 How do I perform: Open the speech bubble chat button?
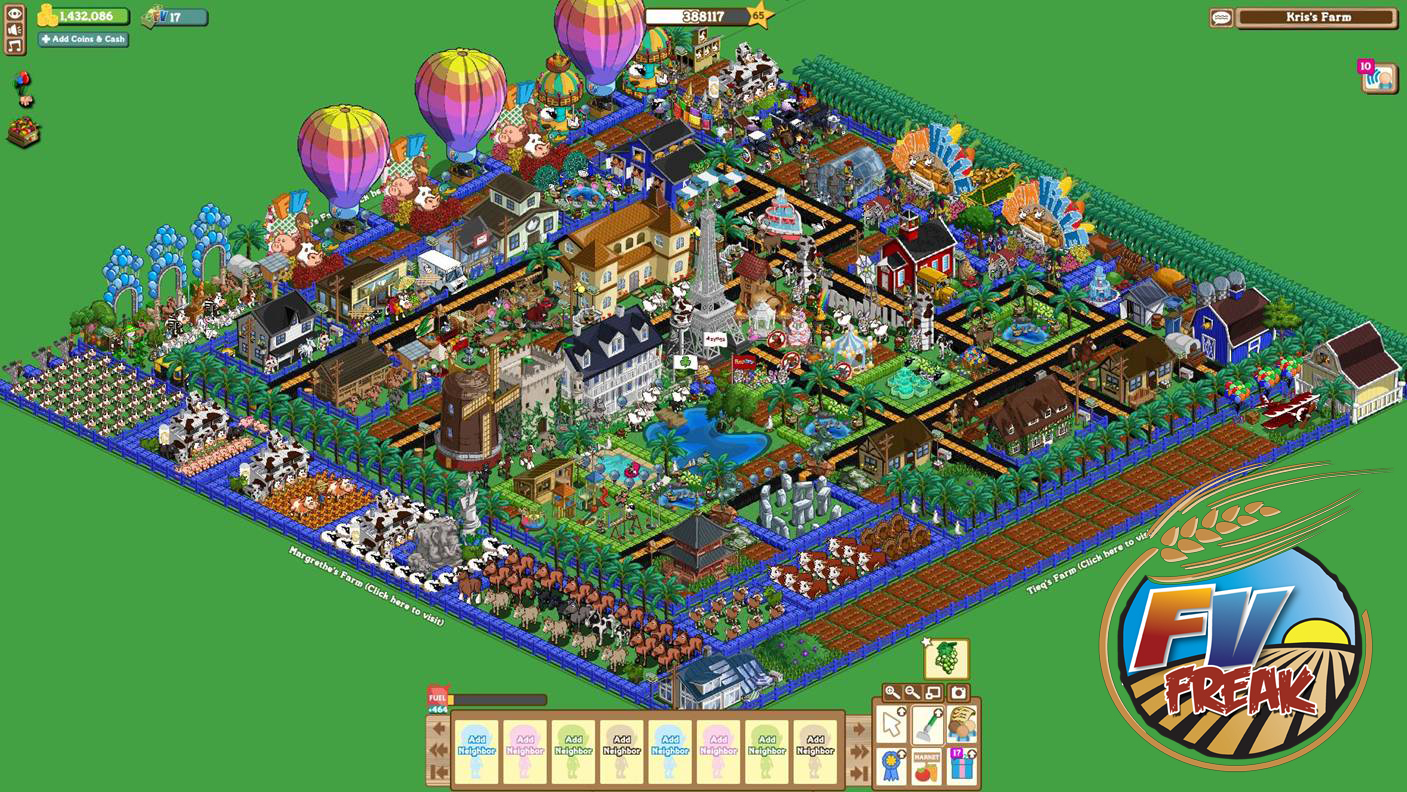[1221, 18]
